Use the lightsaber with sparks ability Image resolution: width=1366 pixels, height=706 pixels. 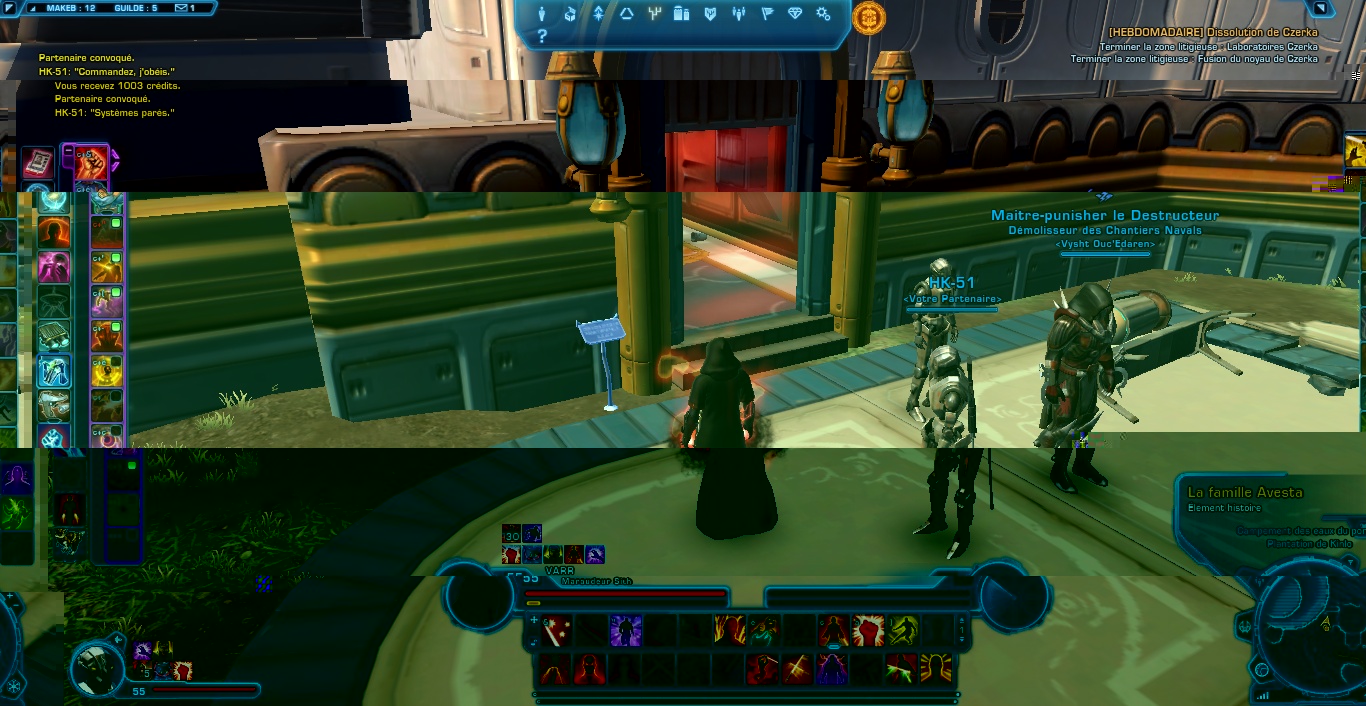pyautogui.click(x=556, y=631)
